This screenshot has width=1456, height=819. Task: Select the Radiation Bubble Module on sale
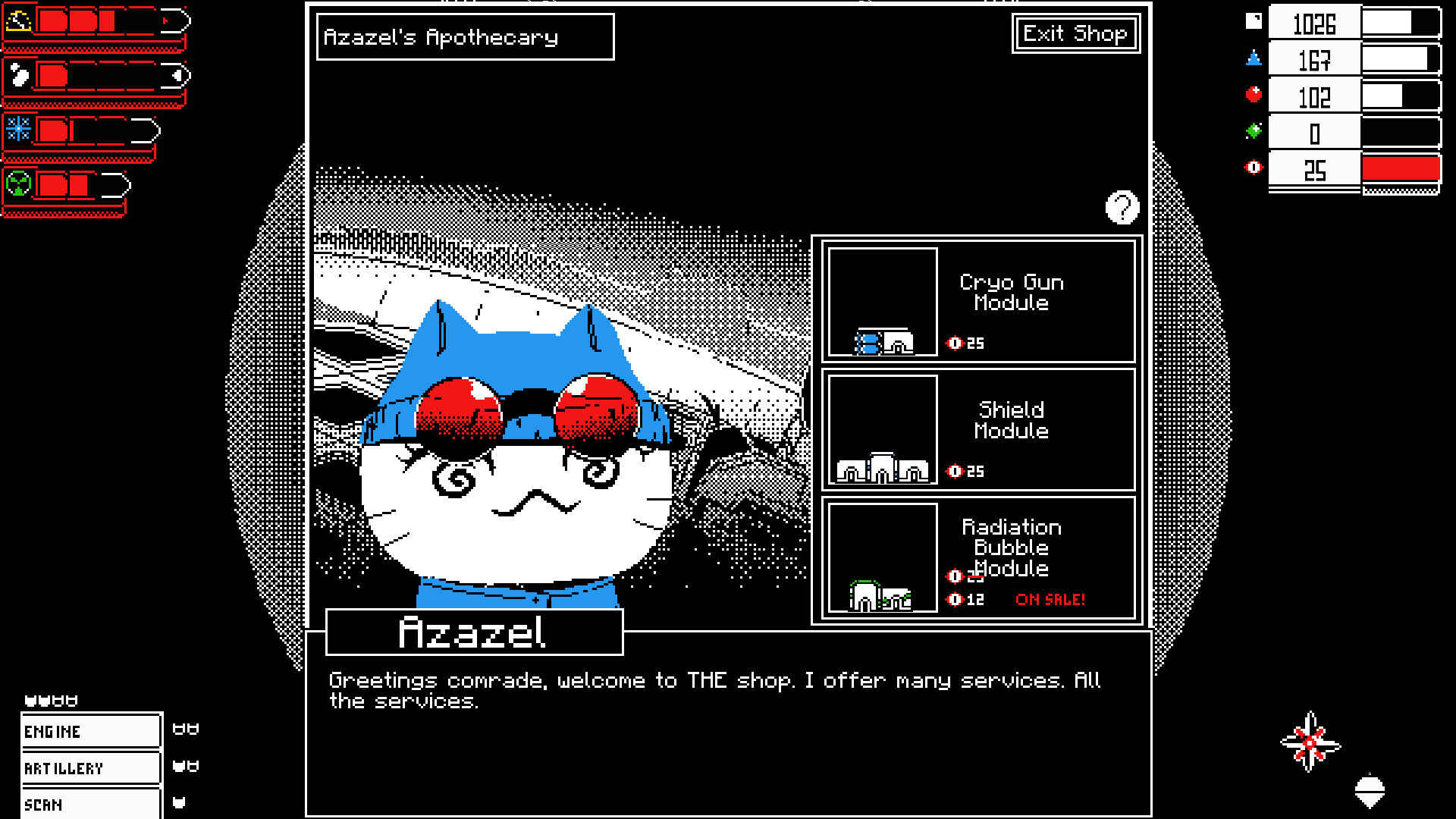pos(978,558)
